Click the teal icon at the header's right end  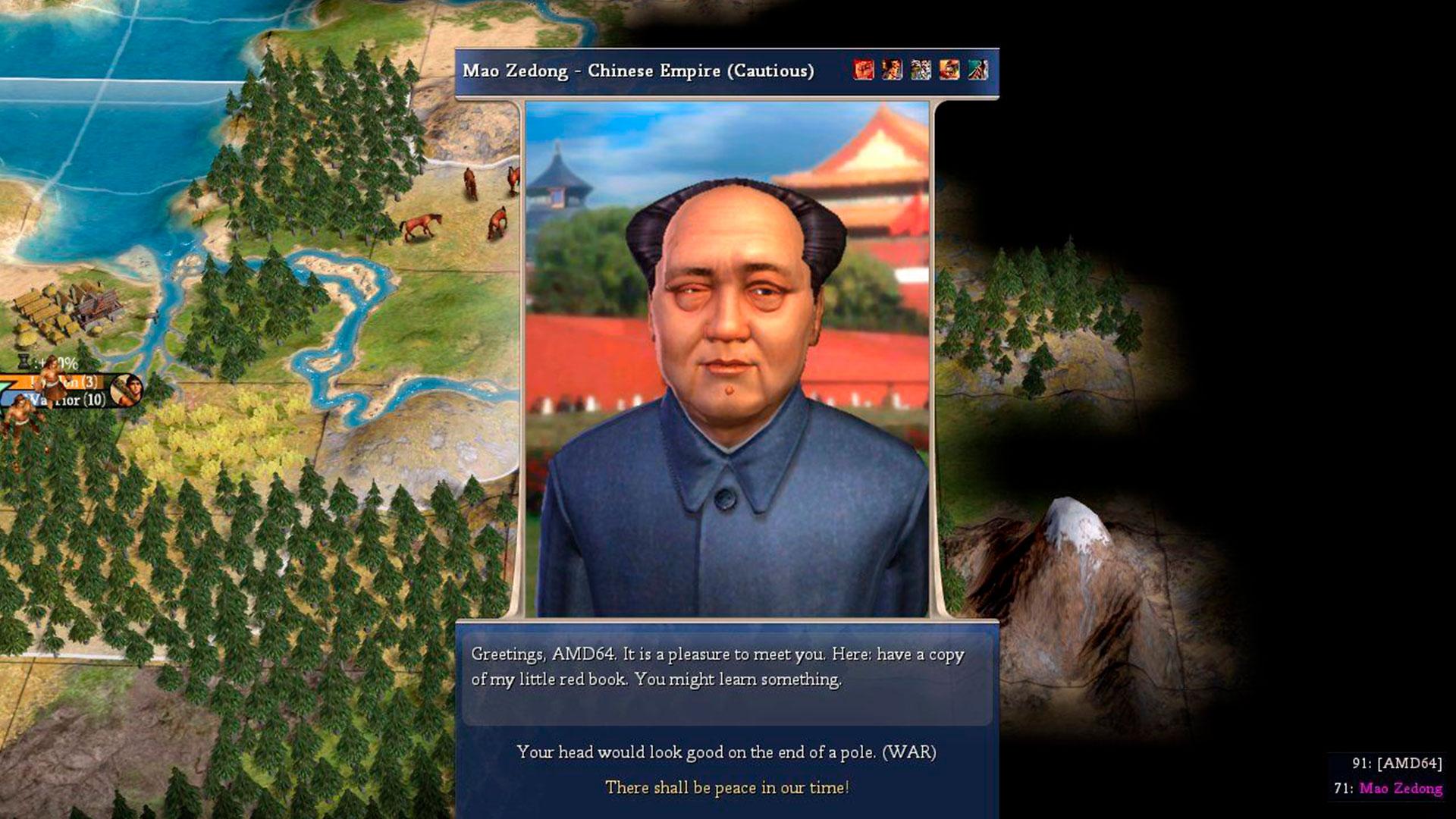[x=977, y=71]
